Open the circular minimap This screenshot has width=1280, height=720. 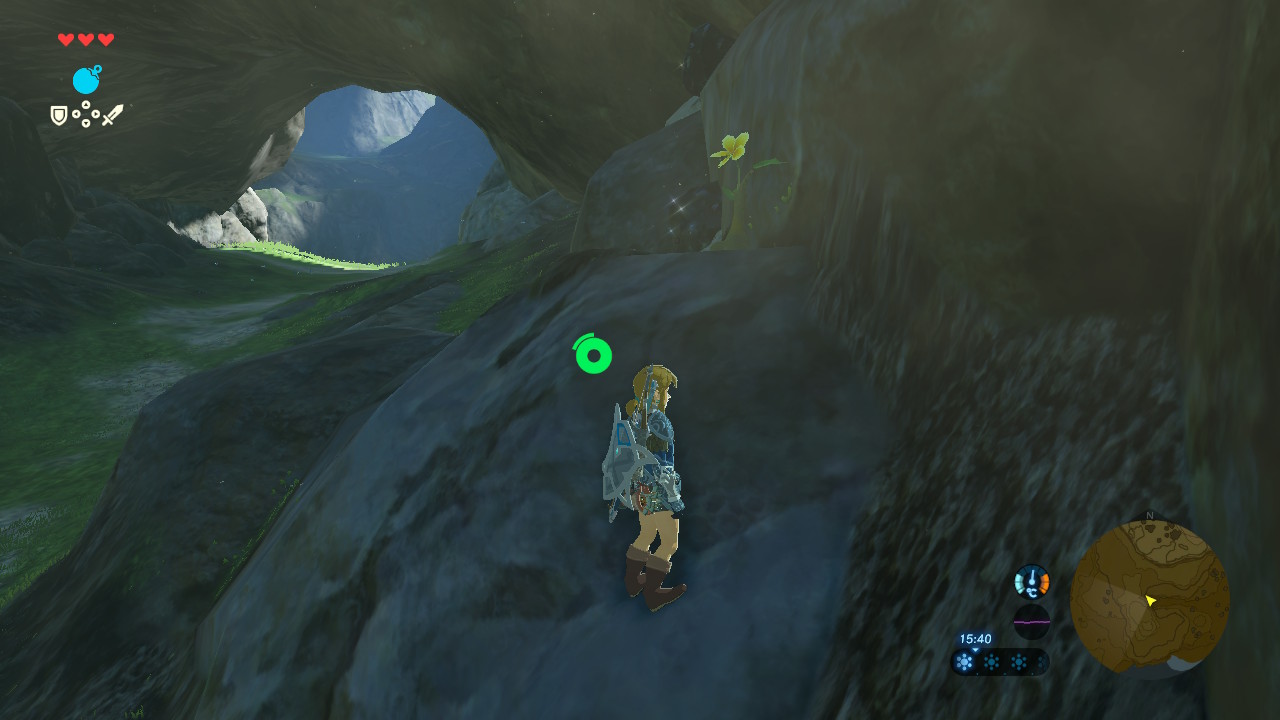tap(1149, 598)
